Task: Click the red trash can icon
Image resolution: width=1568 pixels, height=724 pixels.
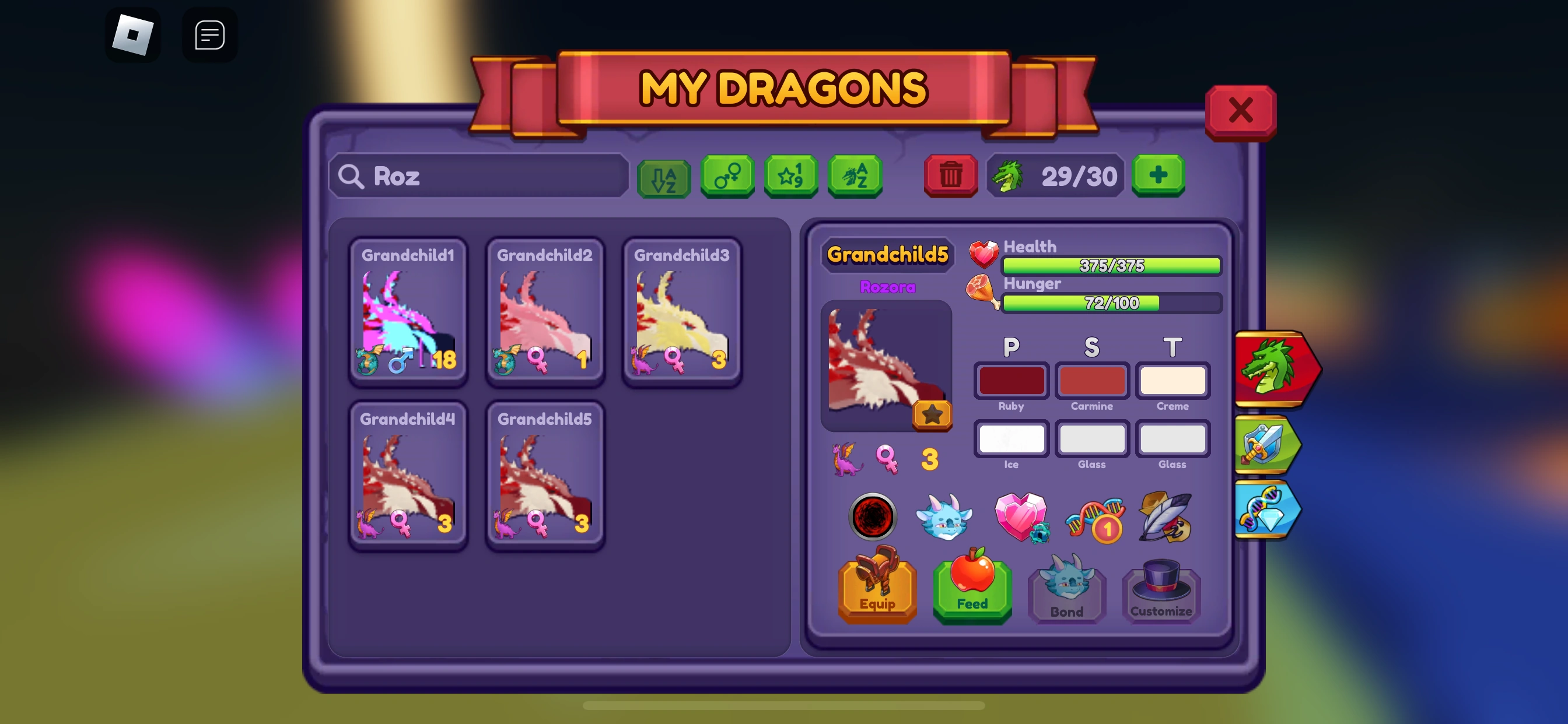Action: click(x=951, y=176)
